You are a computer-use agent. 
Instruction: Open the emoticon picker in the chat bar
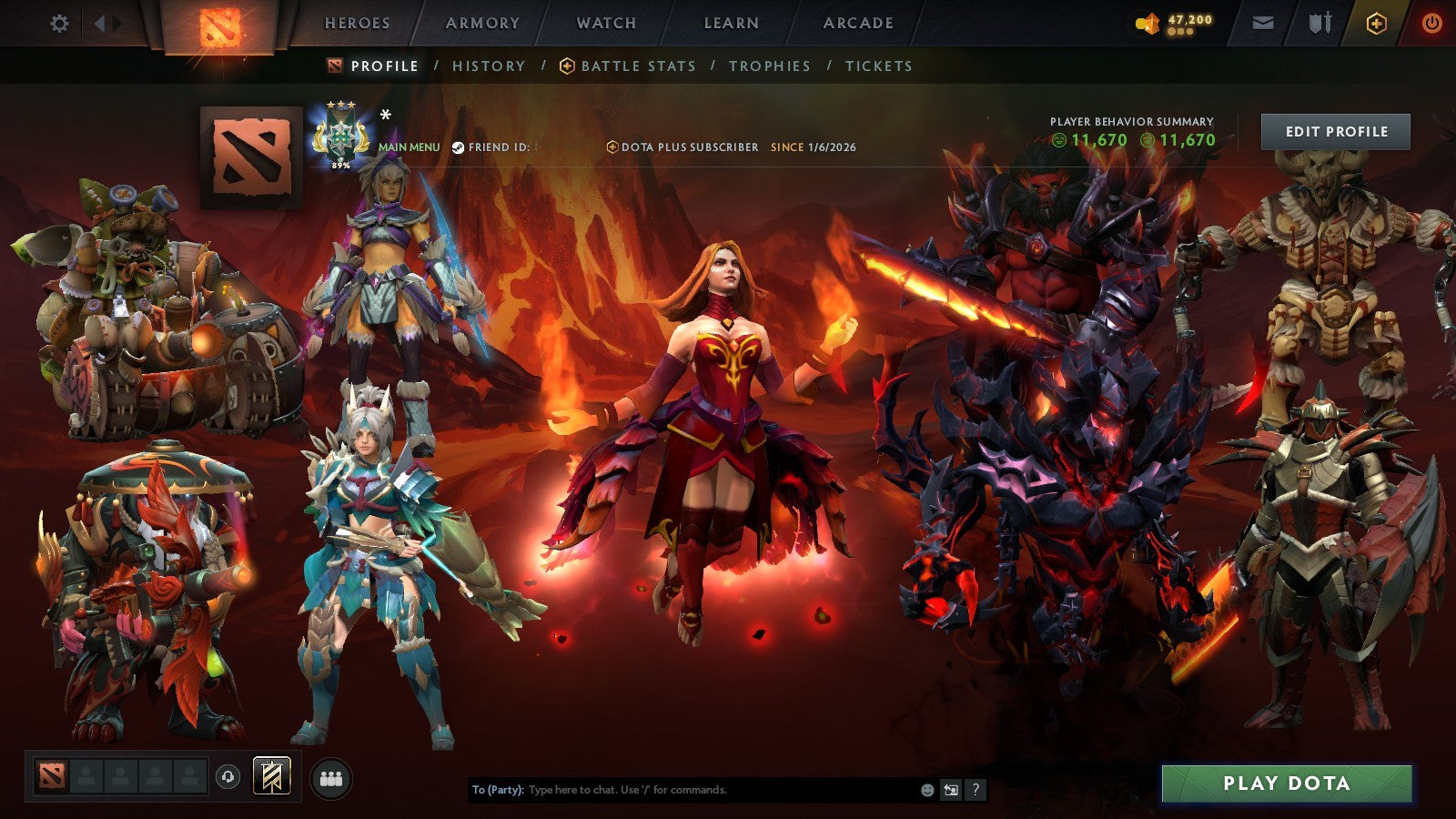click(x=926, y=791)
